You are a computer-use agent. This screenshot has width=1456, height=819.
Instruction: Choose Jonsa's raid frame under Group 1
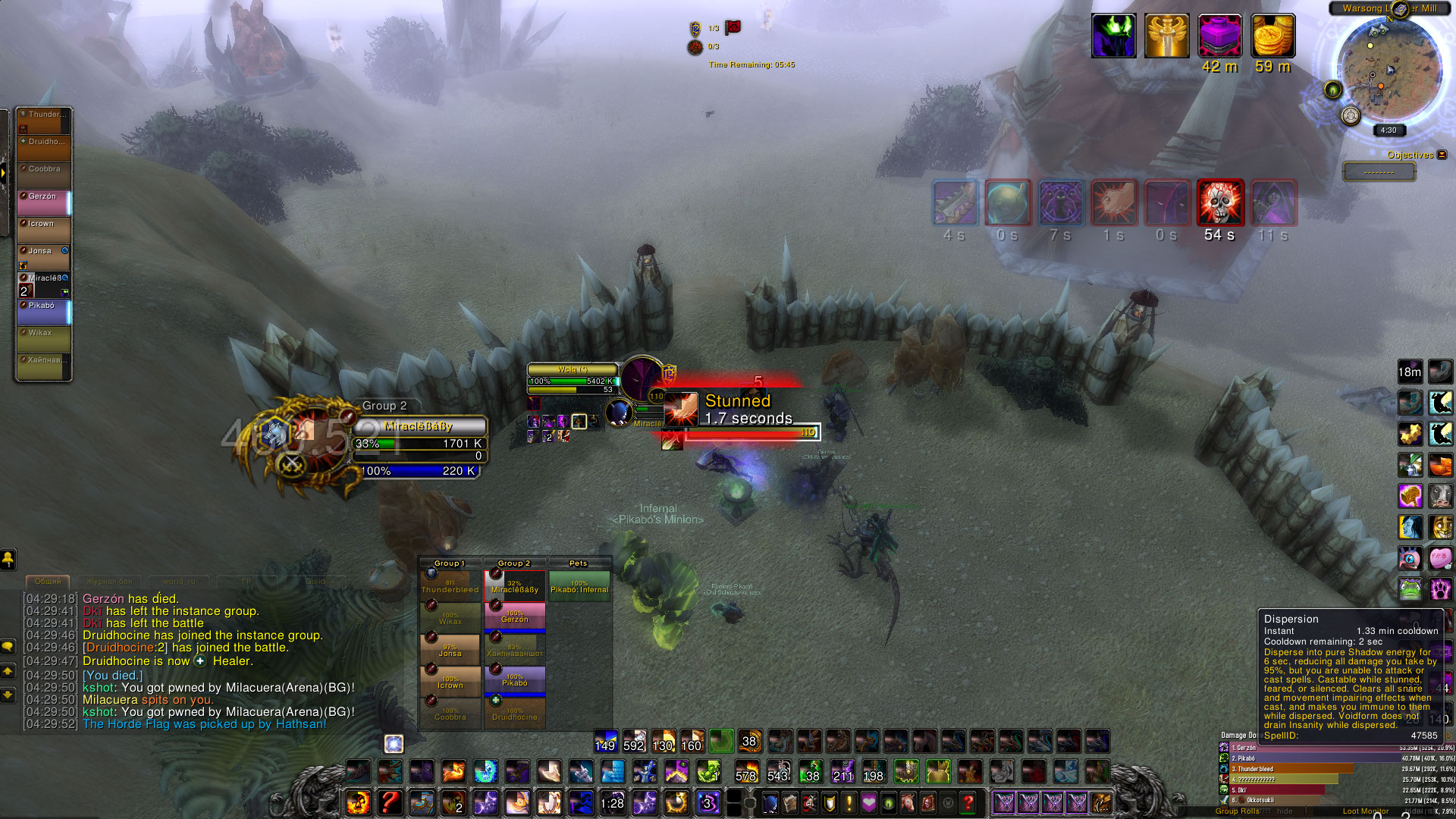[x=450, y=649]
